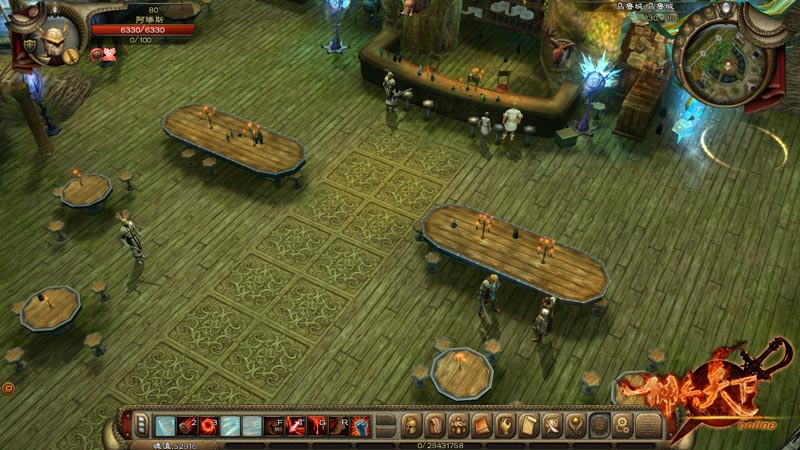The width and height of the screenshot is (800, 450).
Task: Activate the red swirl skill in slot 3
Action: click(209, 425)
